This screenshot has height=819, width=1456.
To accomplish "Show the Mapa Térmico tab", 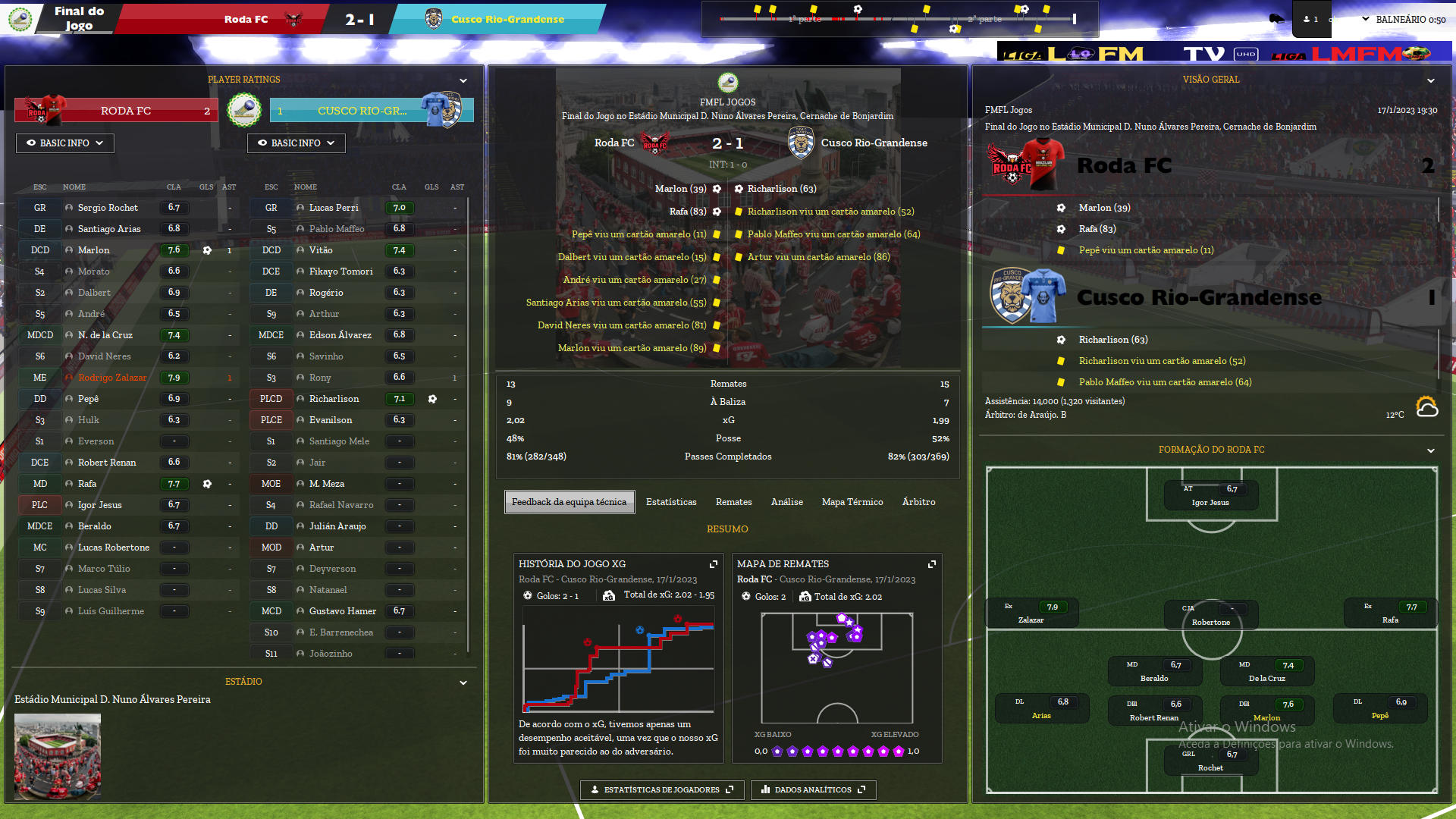I will click(x=852, y=502).
